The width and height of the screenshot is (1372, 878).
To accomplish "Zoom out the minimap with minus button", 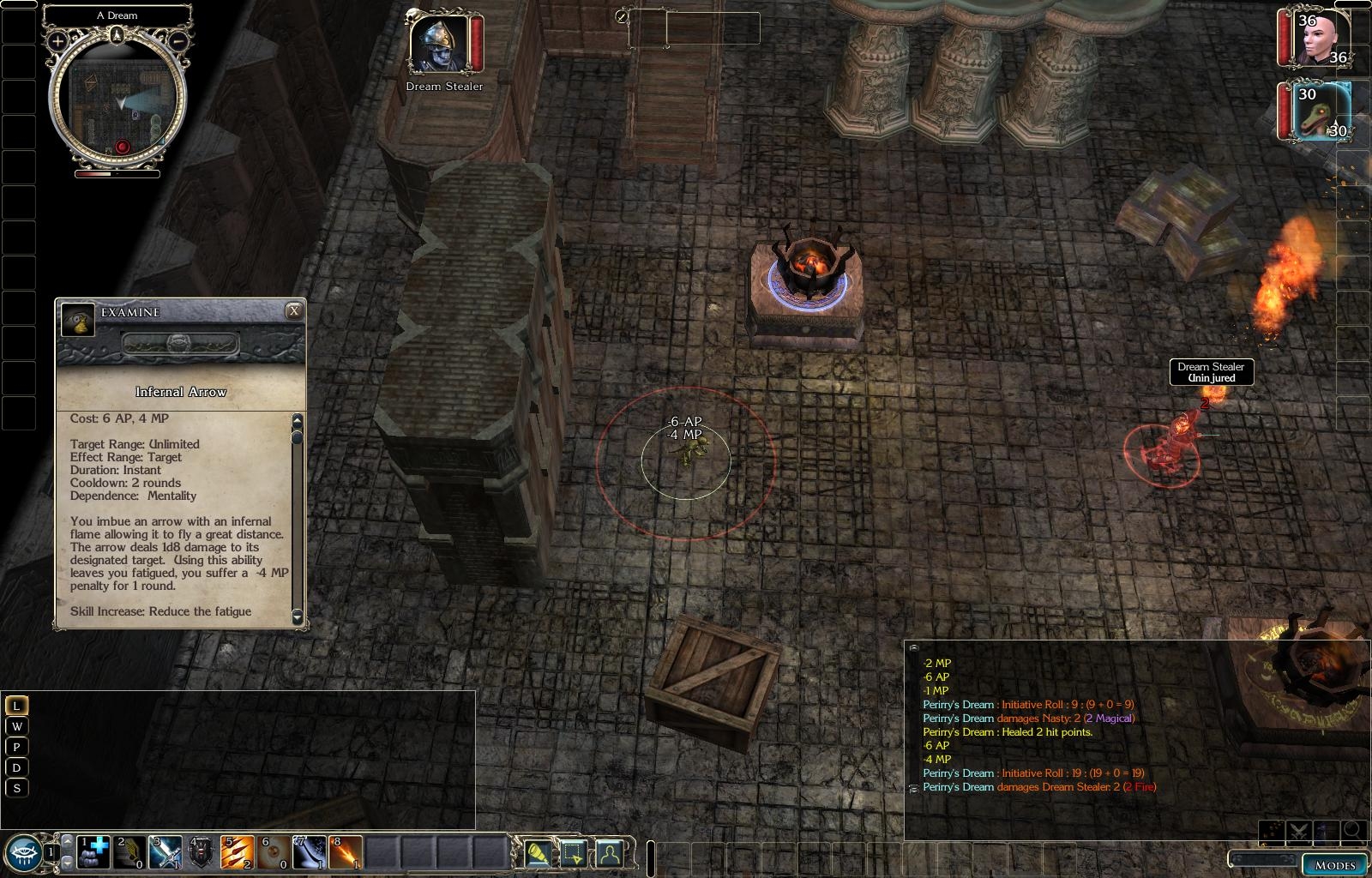I will pyautogui.click(x=178, y=40).
